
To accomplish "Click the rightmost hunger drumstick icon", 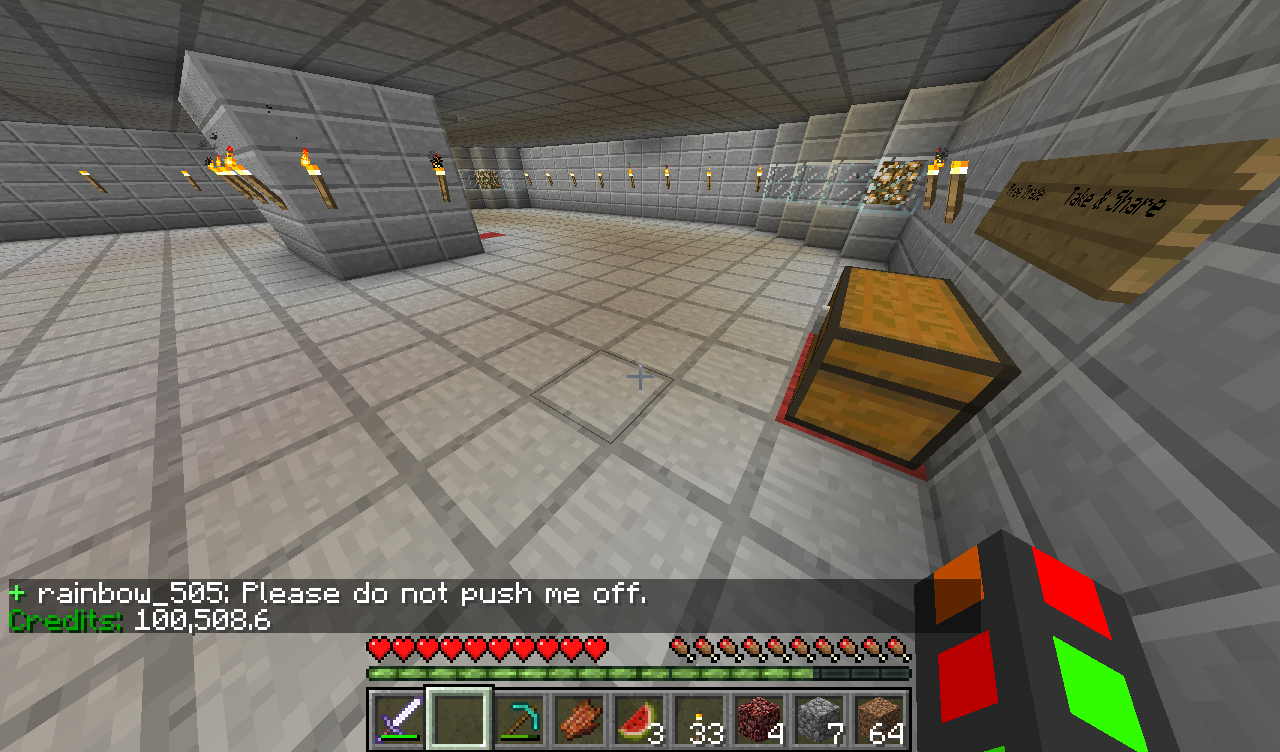I will [x=898, y=646].
